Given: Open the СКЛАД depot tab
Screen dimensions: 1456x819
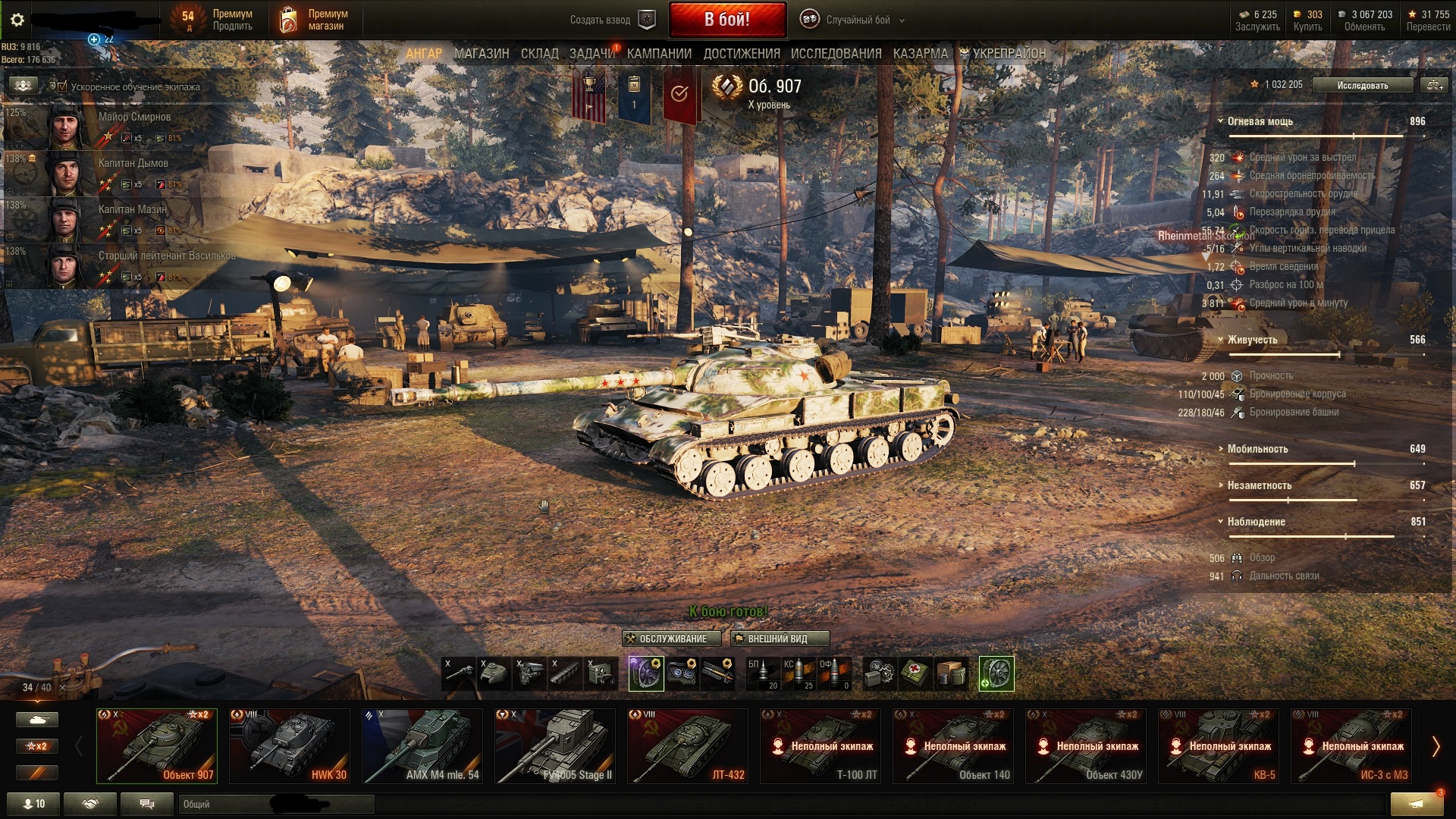Looking at the screenshot, I should (539, 54).
